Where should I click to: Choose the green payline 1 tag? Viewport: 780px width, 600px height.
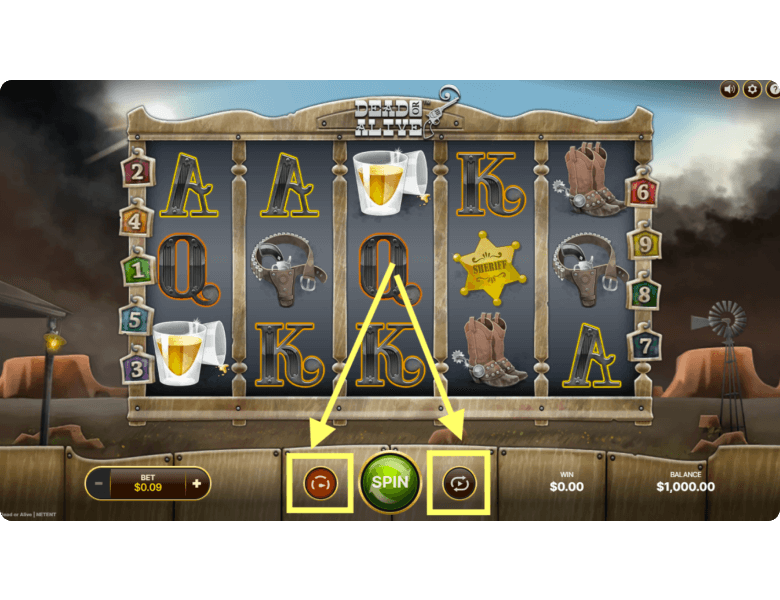point(137,269)
